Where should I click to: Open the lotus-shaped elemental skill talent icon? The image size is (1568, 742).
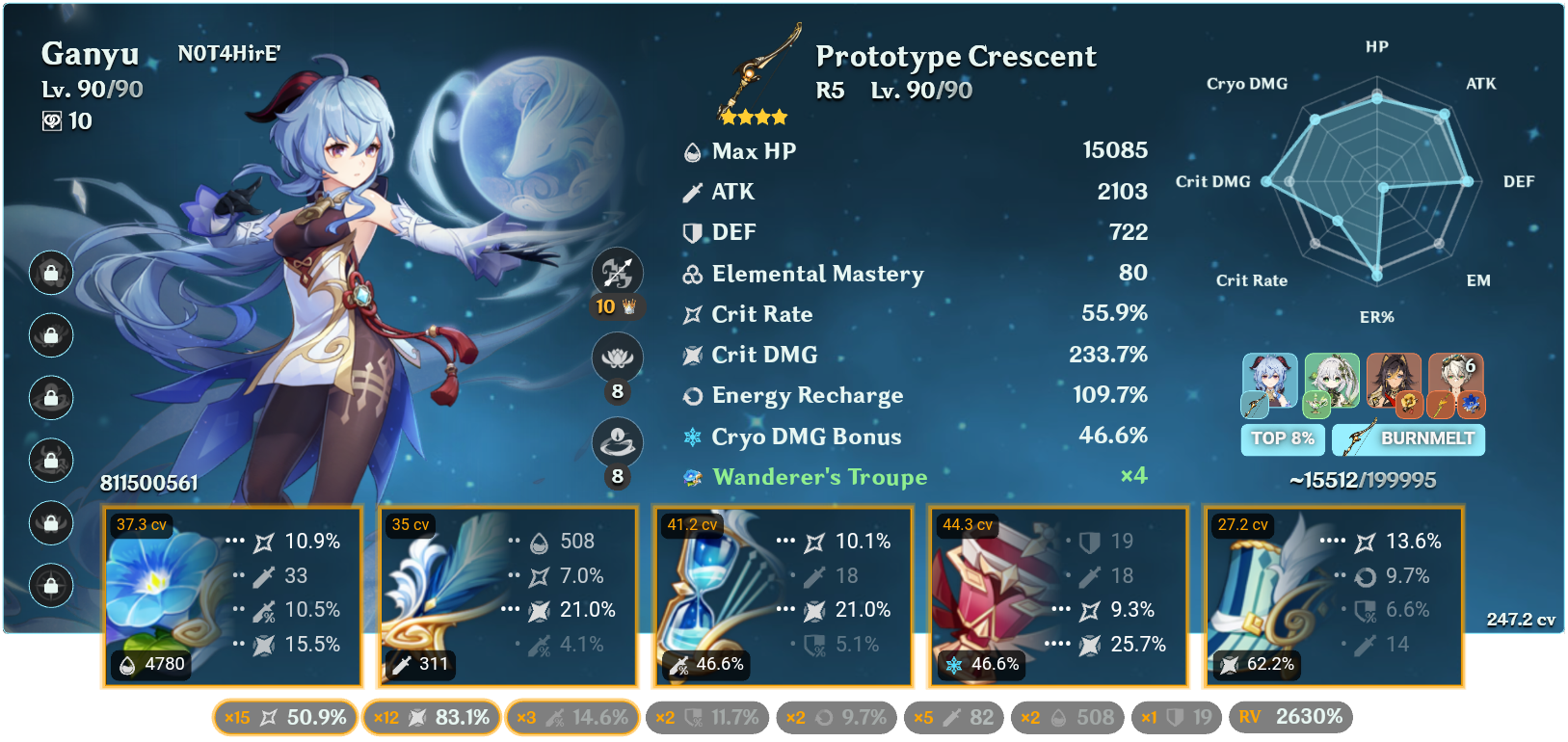coord(617,357)
